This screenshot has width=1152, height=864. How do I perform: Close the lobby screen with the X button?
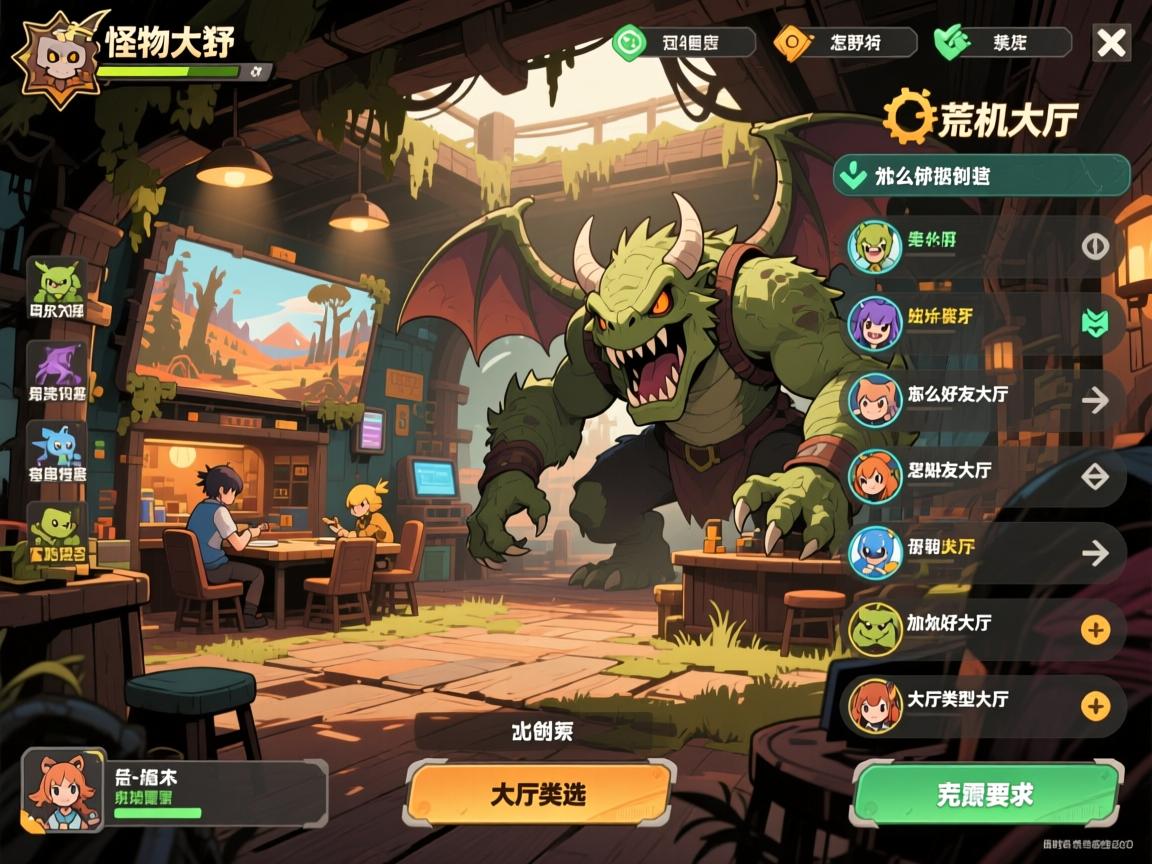pyautogui.click(x=1111, y=43)
